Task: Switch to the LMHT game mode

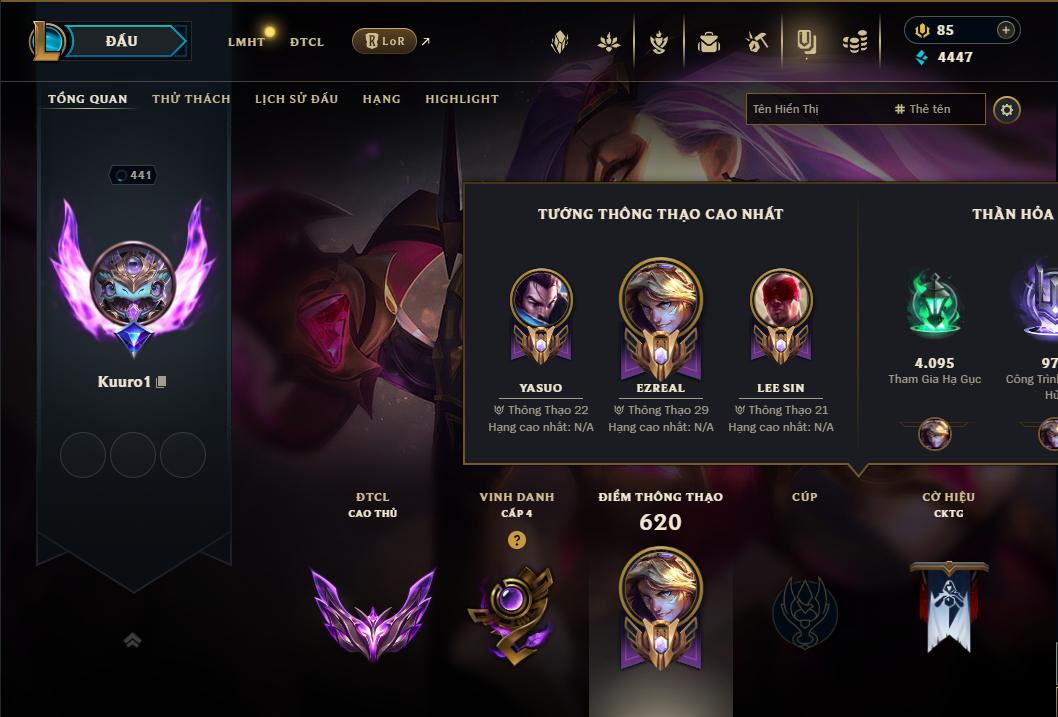Action: (246, 42)
